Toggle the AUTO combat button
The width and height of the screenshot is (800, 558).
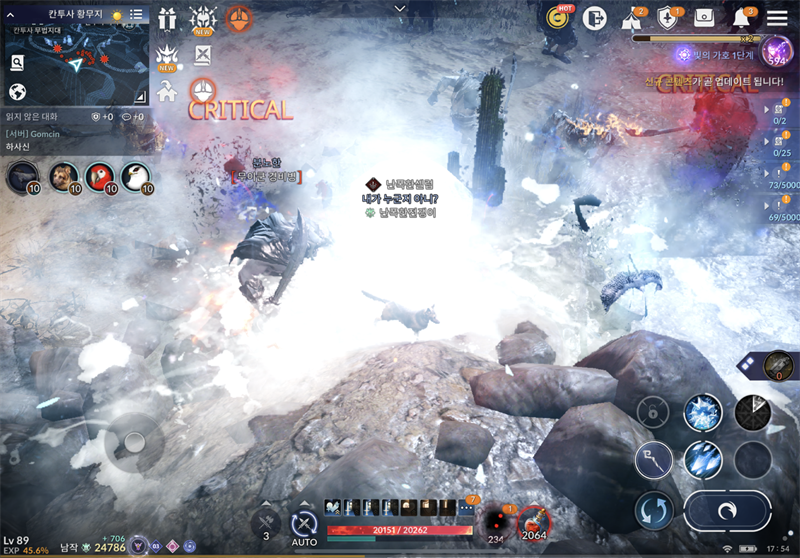(304, 524)
